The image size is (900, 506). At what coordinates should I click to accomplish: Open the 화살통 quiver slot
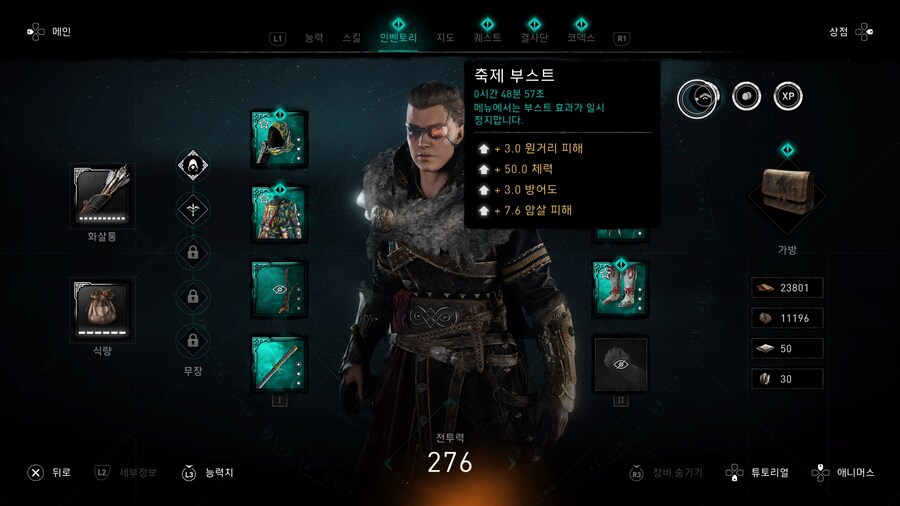(103, 194)
